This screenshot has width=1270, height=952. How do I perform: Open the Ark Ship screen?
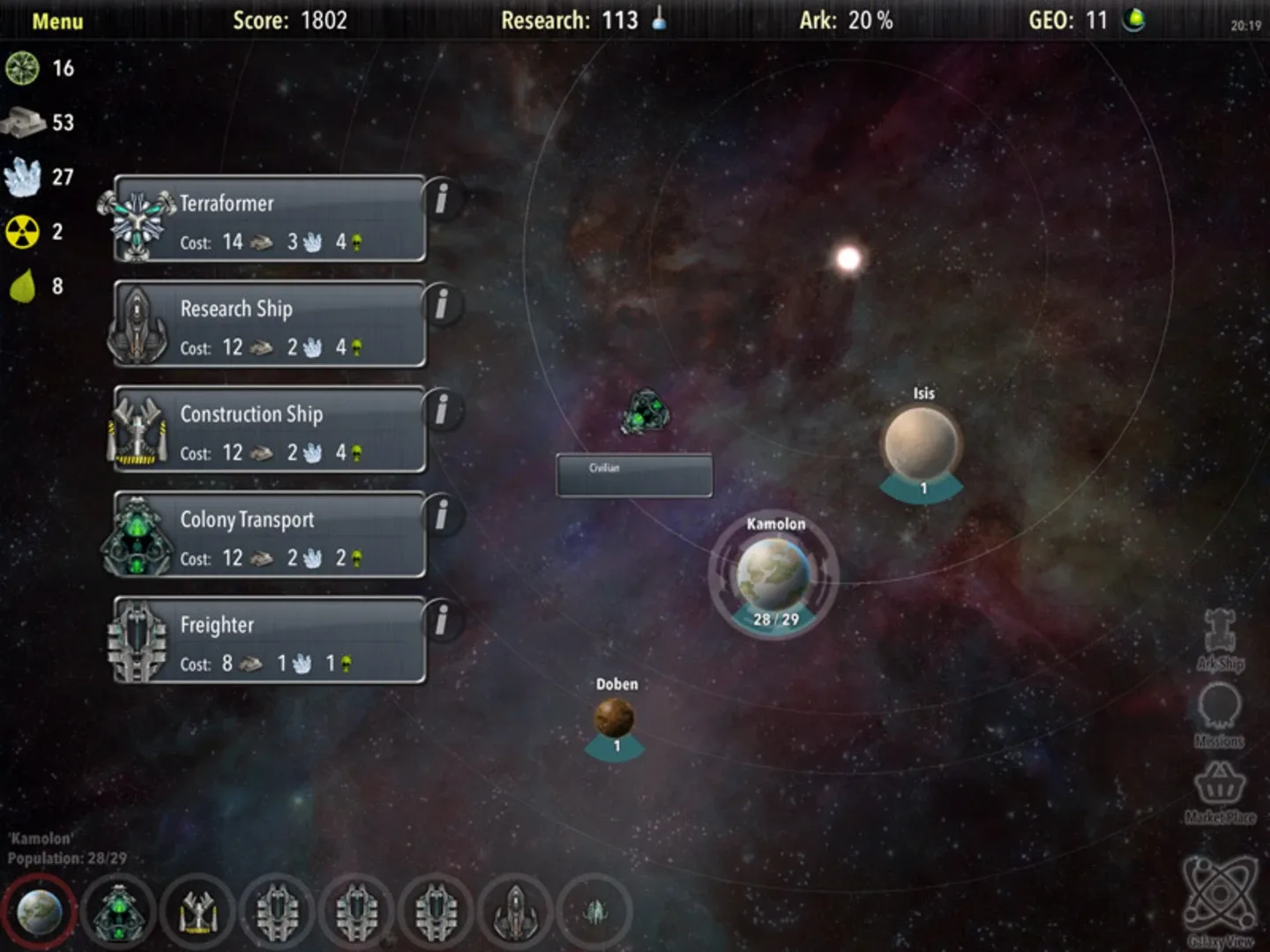1221,639
